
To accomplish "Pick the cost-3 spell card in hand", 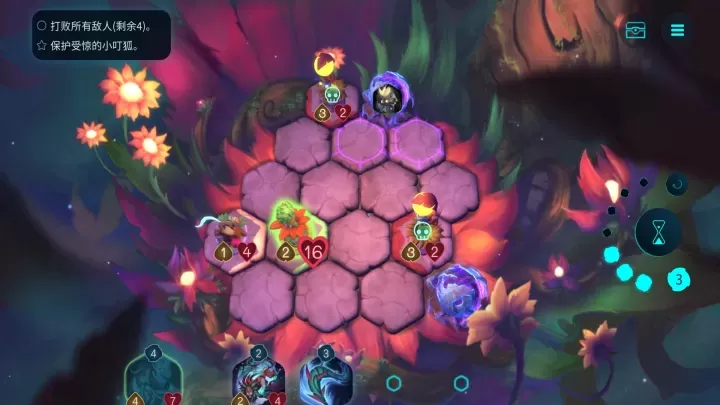I will click(x=325, y=380).
